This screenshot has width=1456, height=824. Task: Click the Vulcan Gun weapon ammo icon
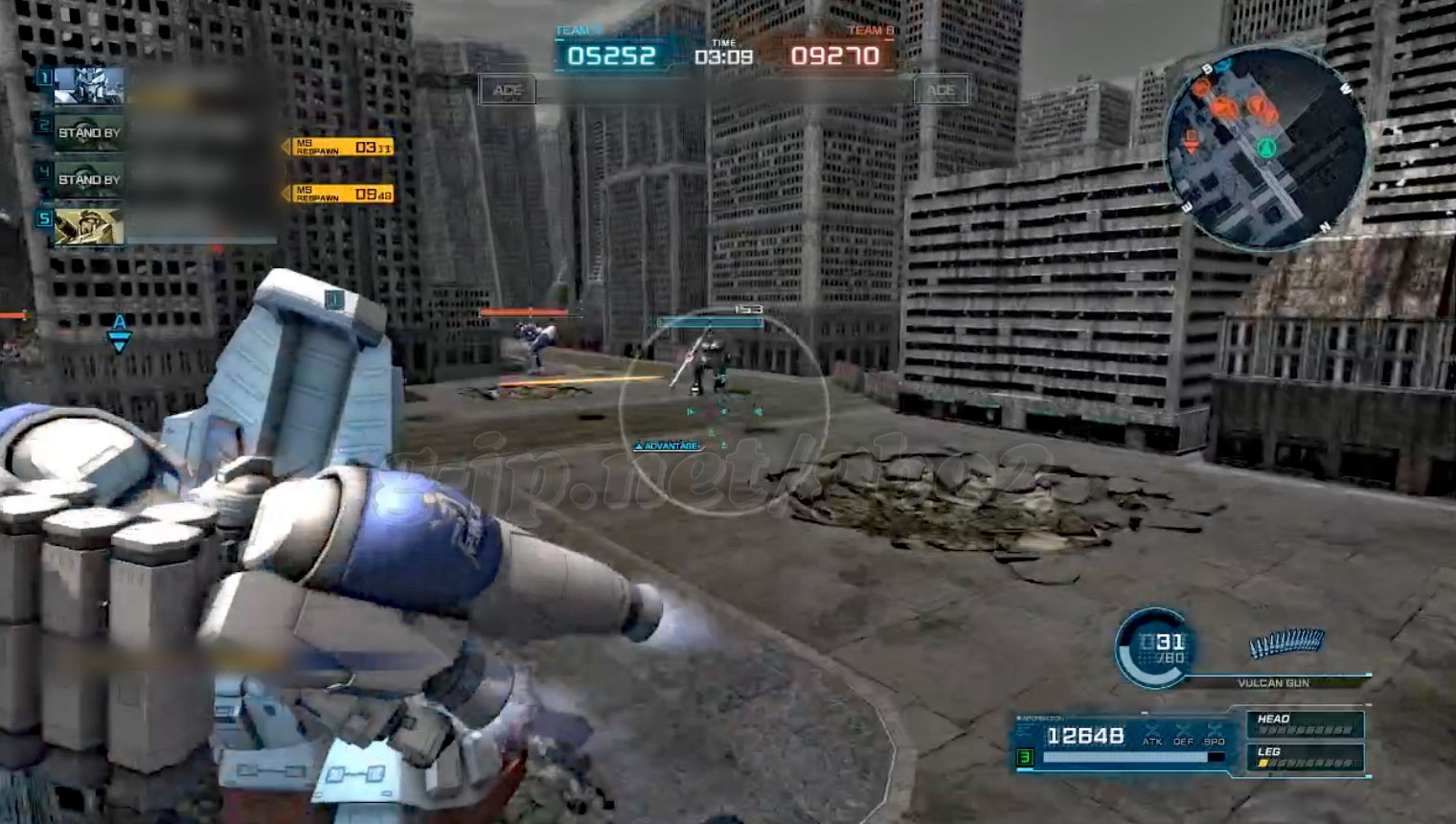click(1287, 644)
